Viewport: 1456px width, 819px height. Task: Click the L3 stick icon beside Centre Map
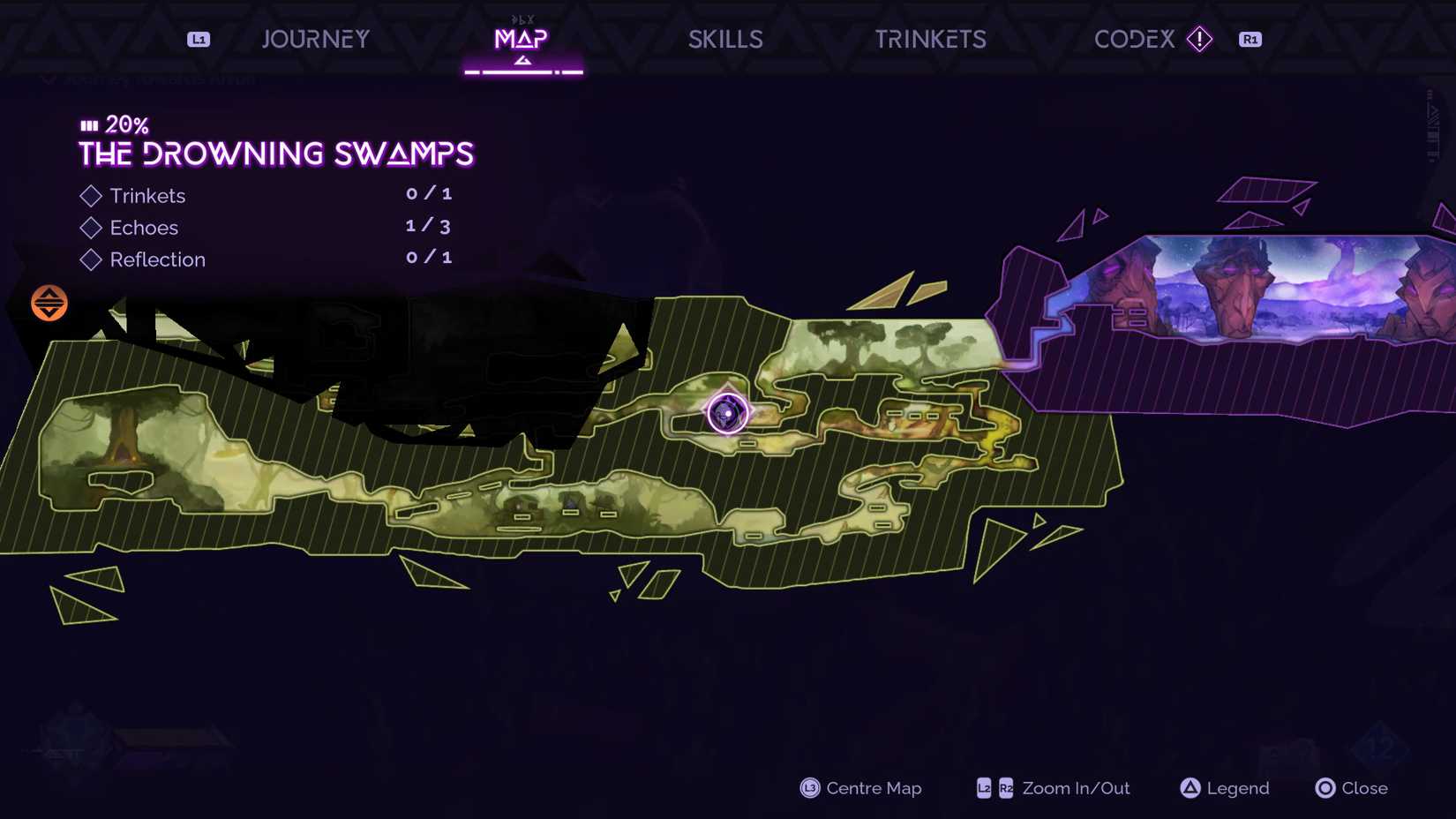[x=808, y=788]
